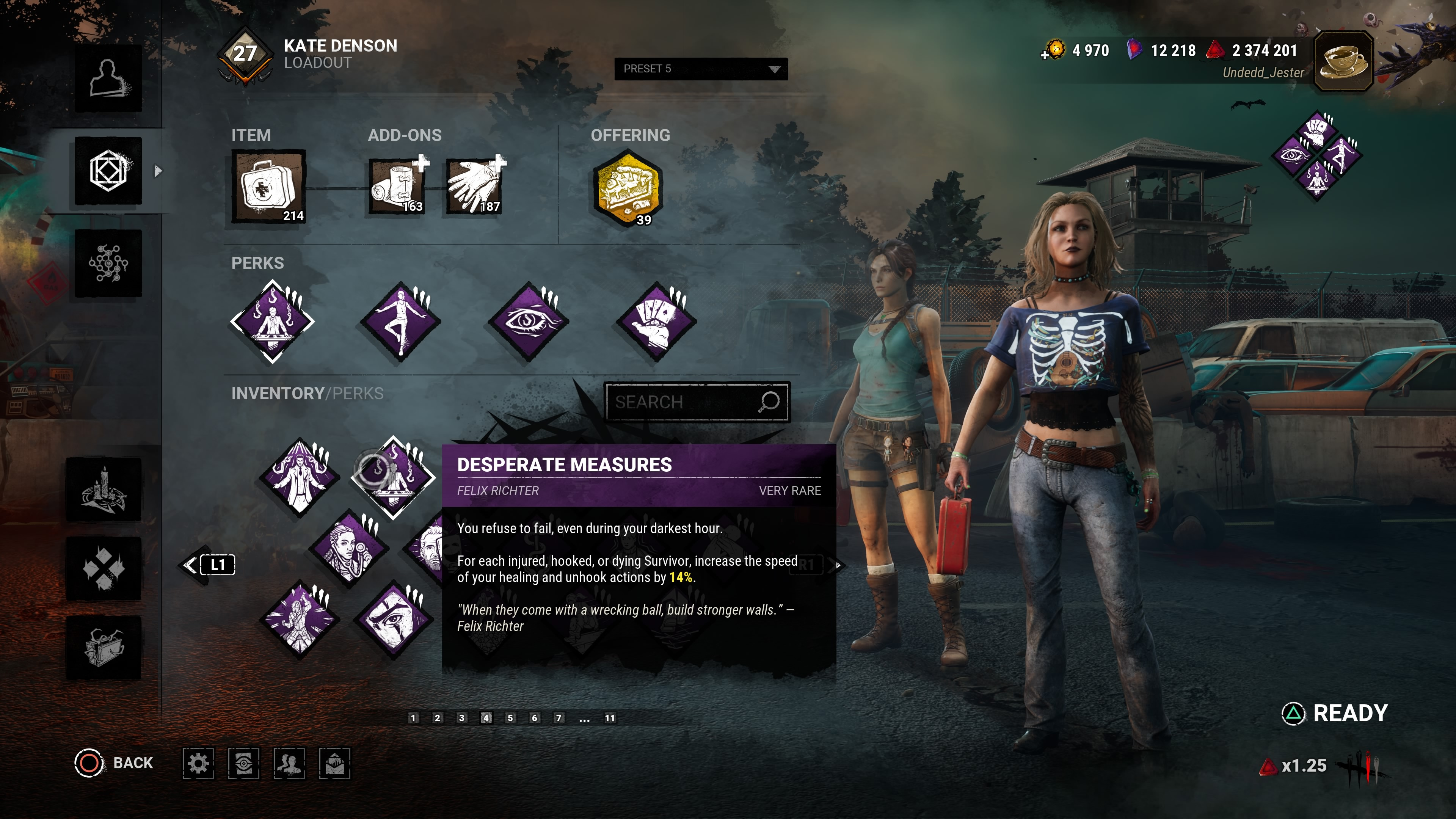Open the Preset 5 dropdown
1456x819 pixels.
700,69
